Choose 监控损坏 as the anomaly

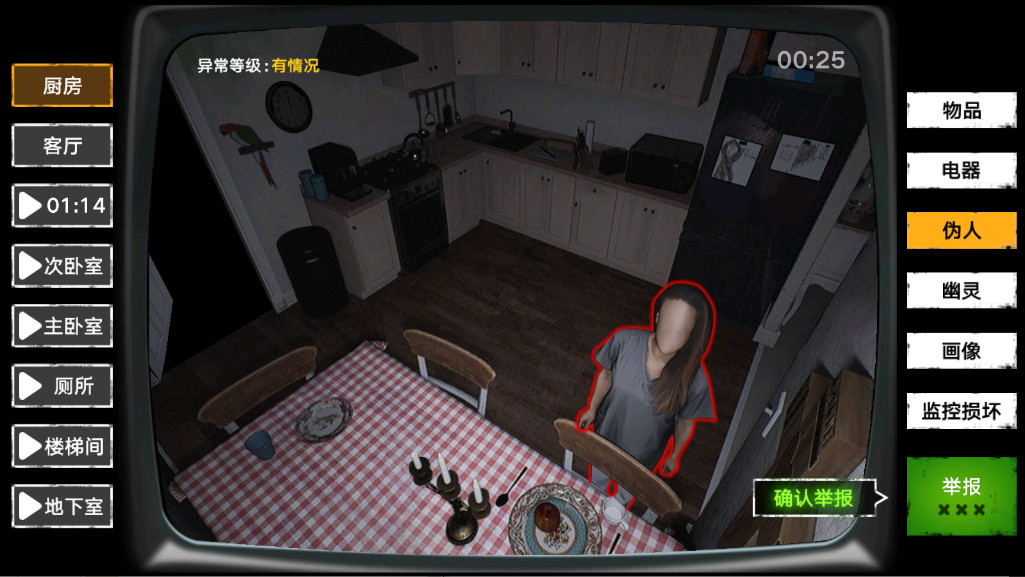(x=961, y=411)
